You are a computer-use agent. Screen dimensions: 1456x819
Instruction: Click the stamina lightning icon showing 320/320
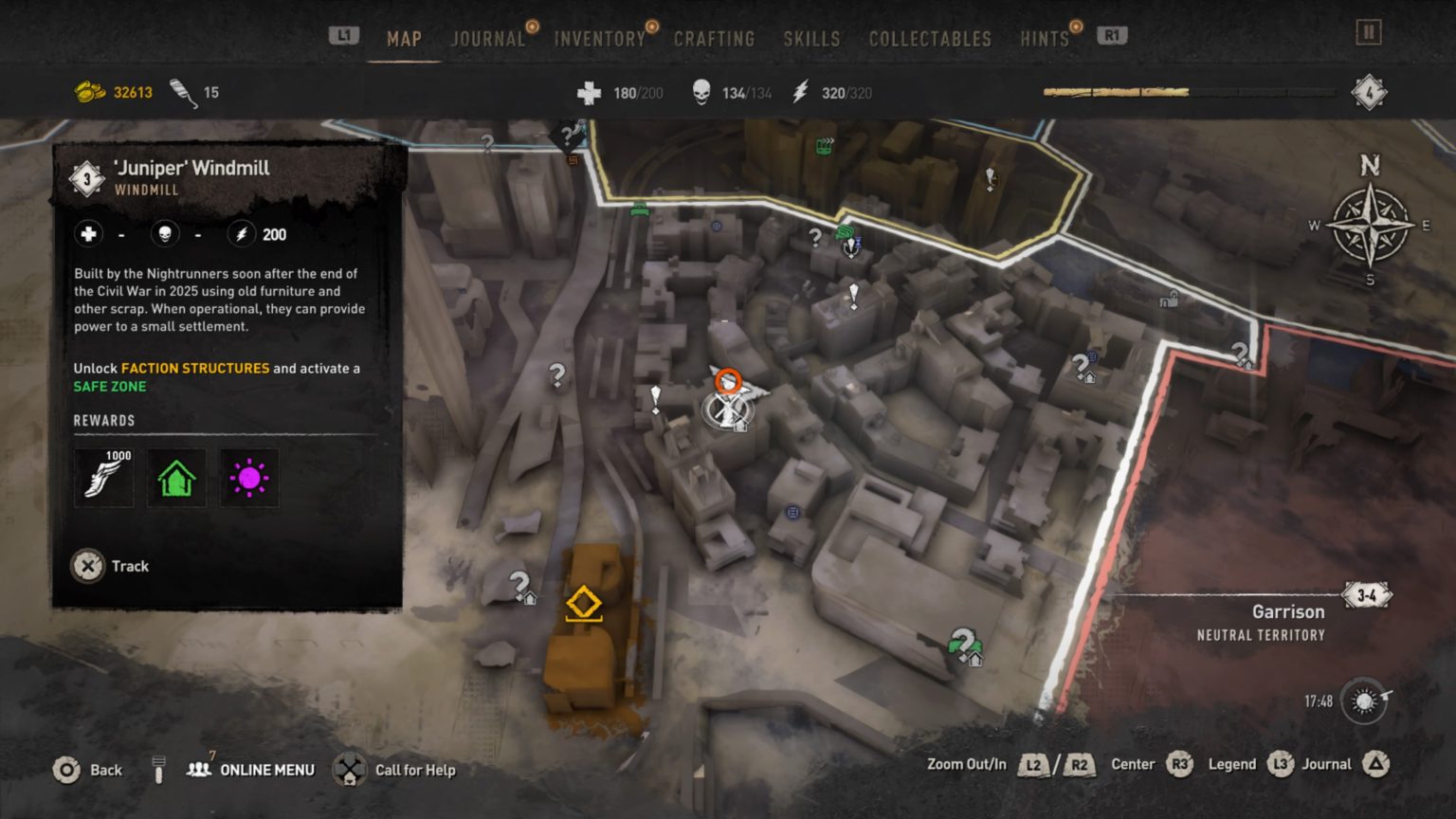click(799, 92)
